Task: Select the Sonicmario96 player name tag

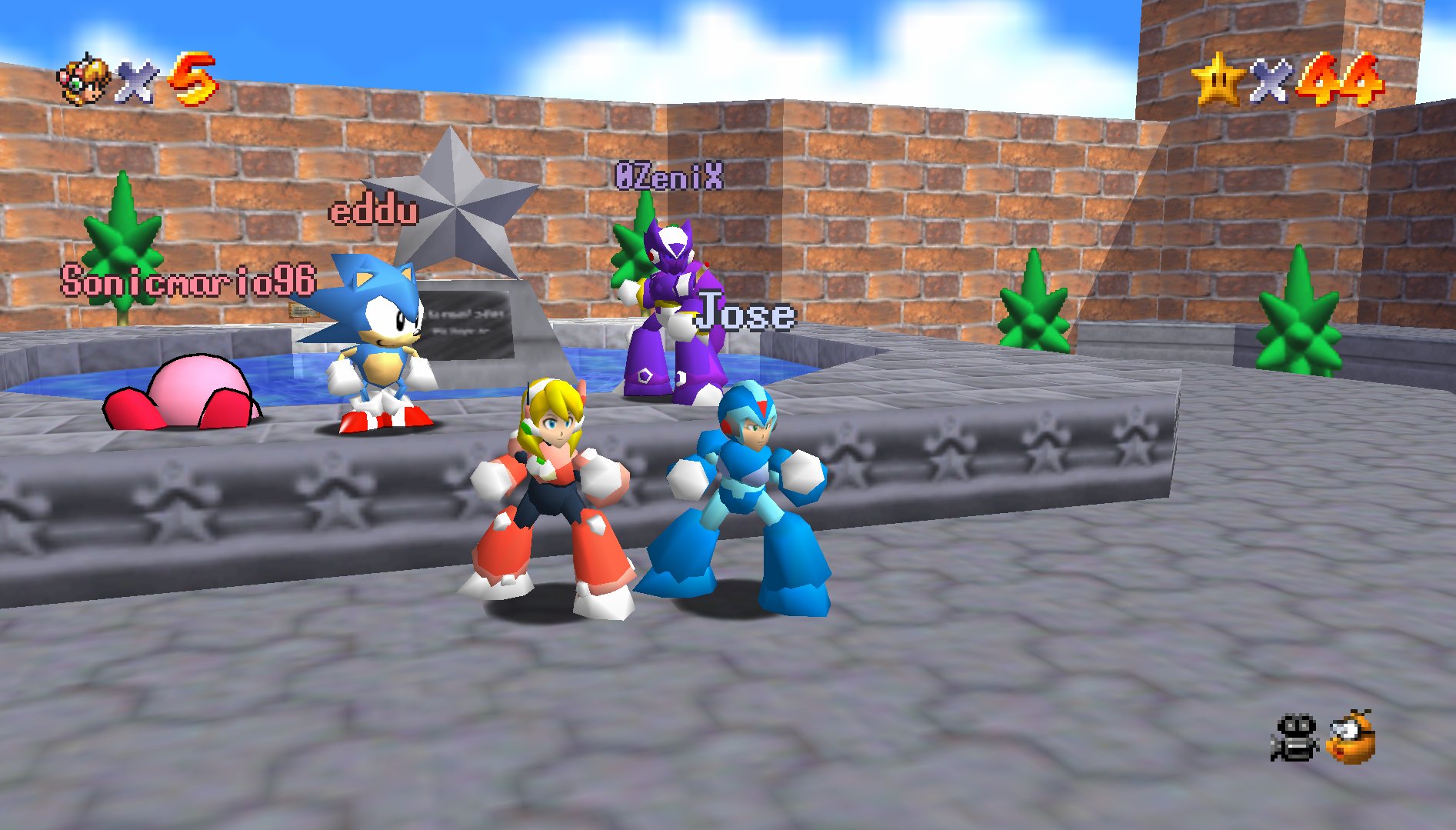Action: pyautogui.click(x=188, y=281)
